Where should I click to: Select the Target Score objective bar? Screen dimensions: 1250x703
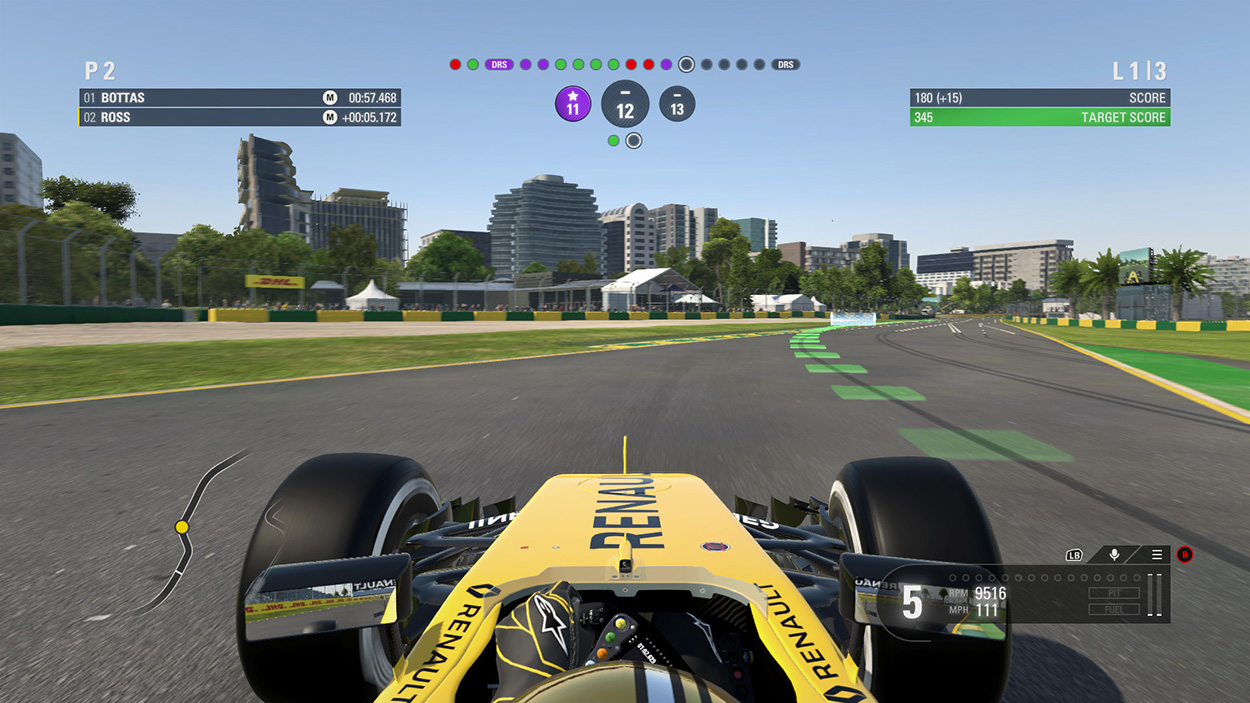click(1040, 117)
